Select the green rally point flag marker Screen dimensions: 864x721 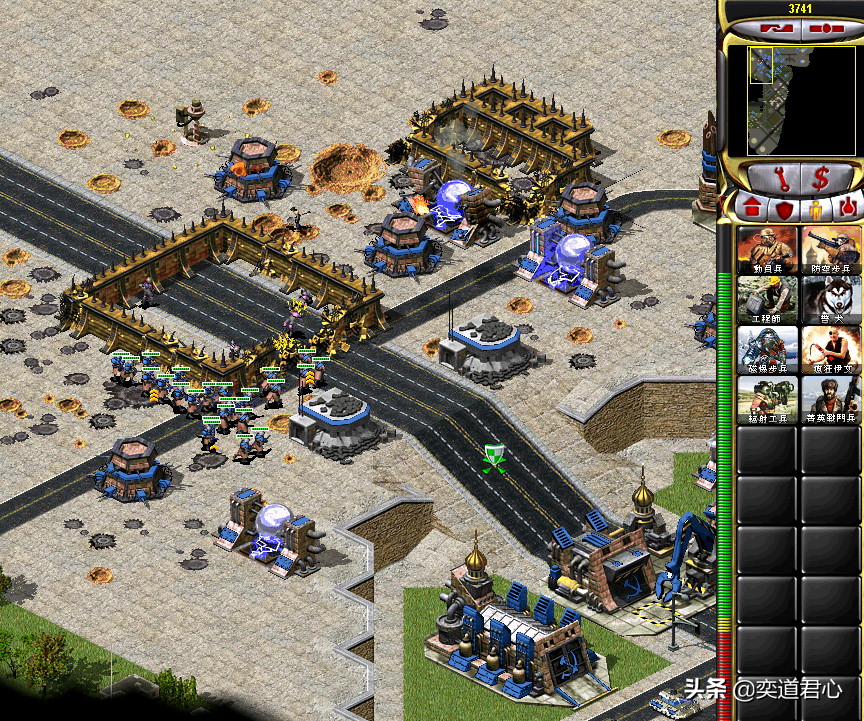[492, 457]
